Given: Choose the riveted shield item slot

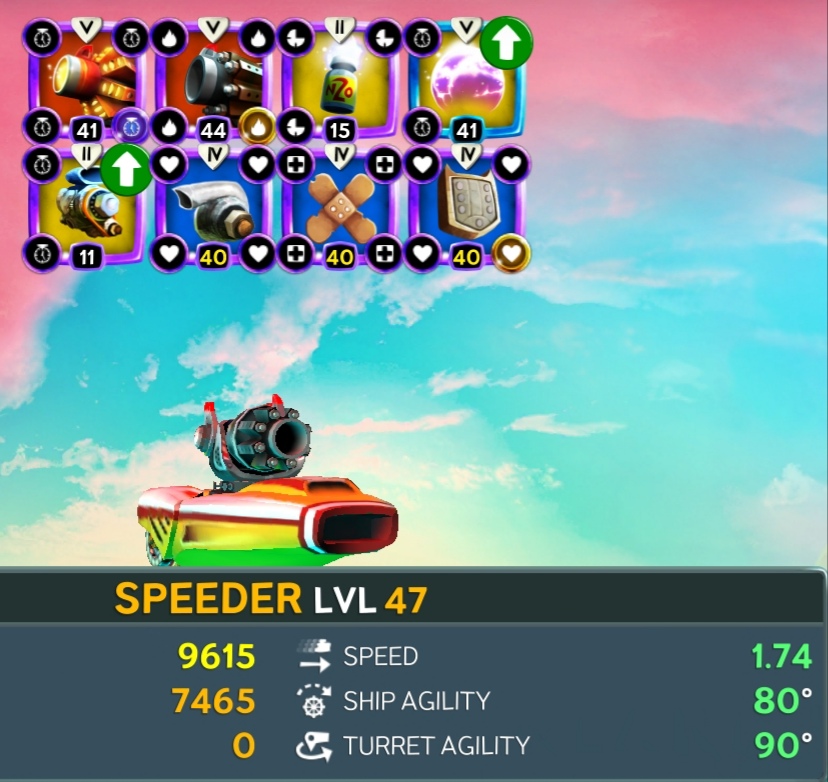Looking at the screenshot, I should (466, 208).
